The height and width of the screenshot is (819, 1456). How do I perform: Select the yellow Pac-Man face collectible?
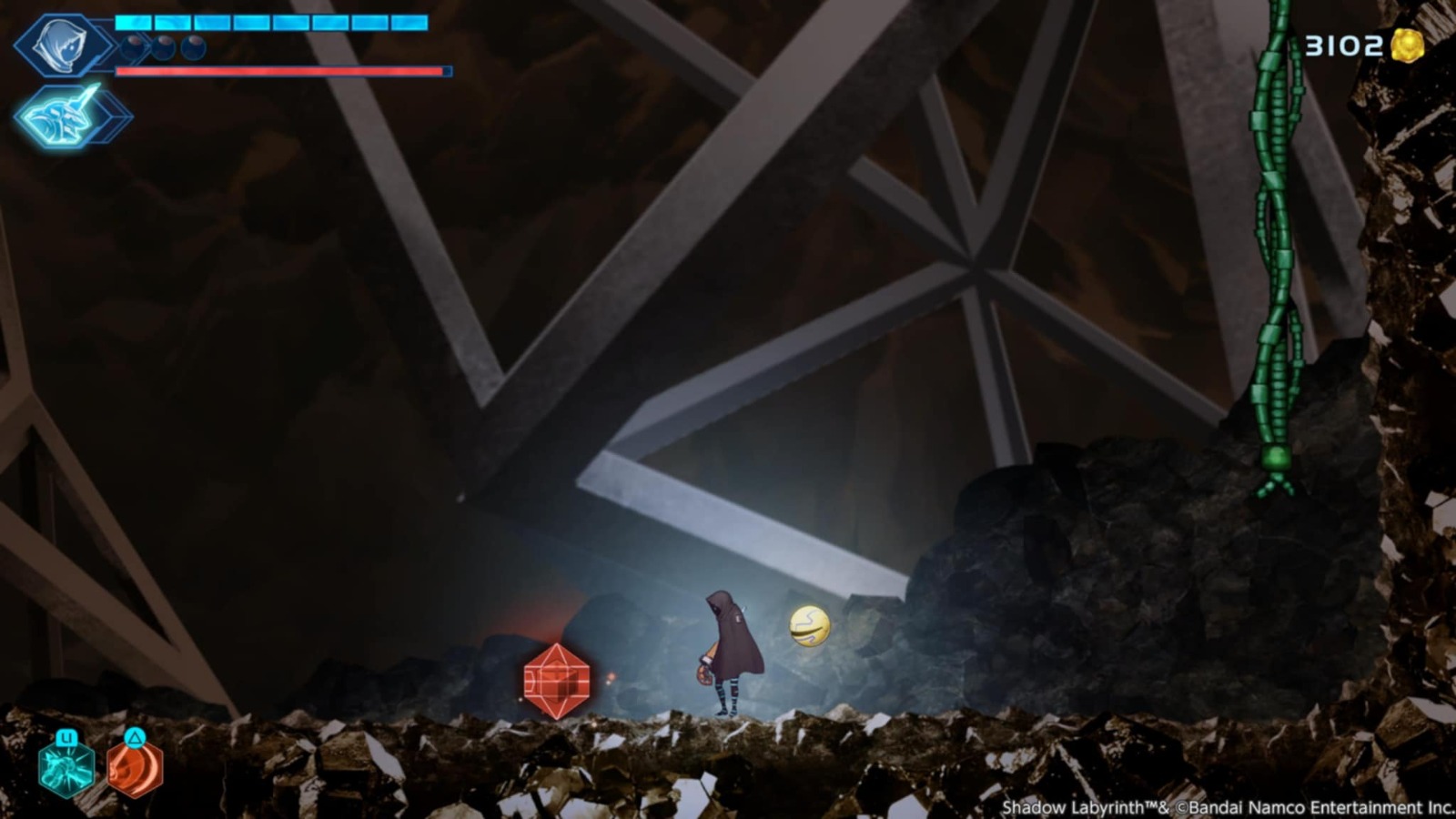pyautogui.click(x=808, y=624)
